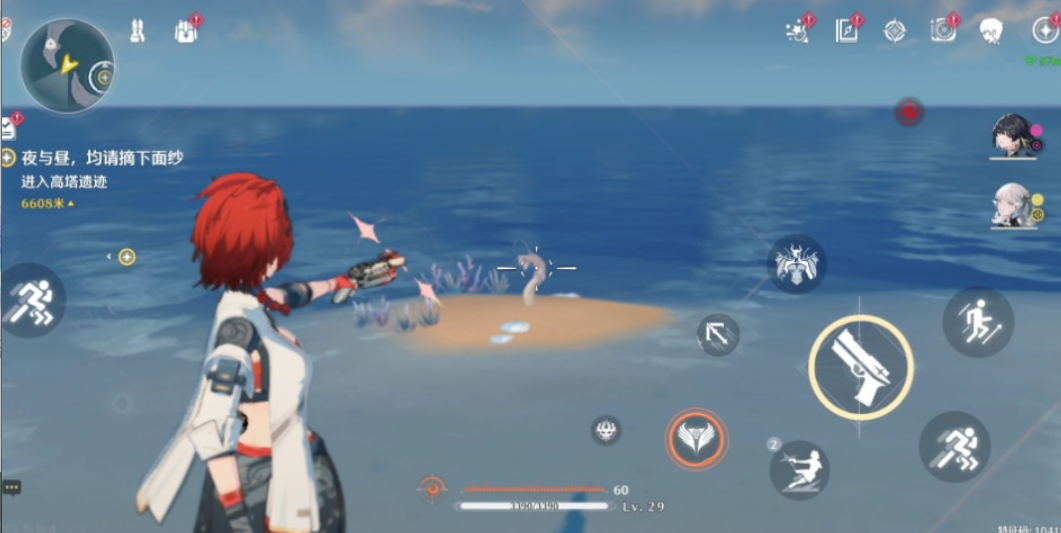Open the character head resonator menu
Image resolution: width=1061 pixels, height=533 pixels.
coord(990,31)
